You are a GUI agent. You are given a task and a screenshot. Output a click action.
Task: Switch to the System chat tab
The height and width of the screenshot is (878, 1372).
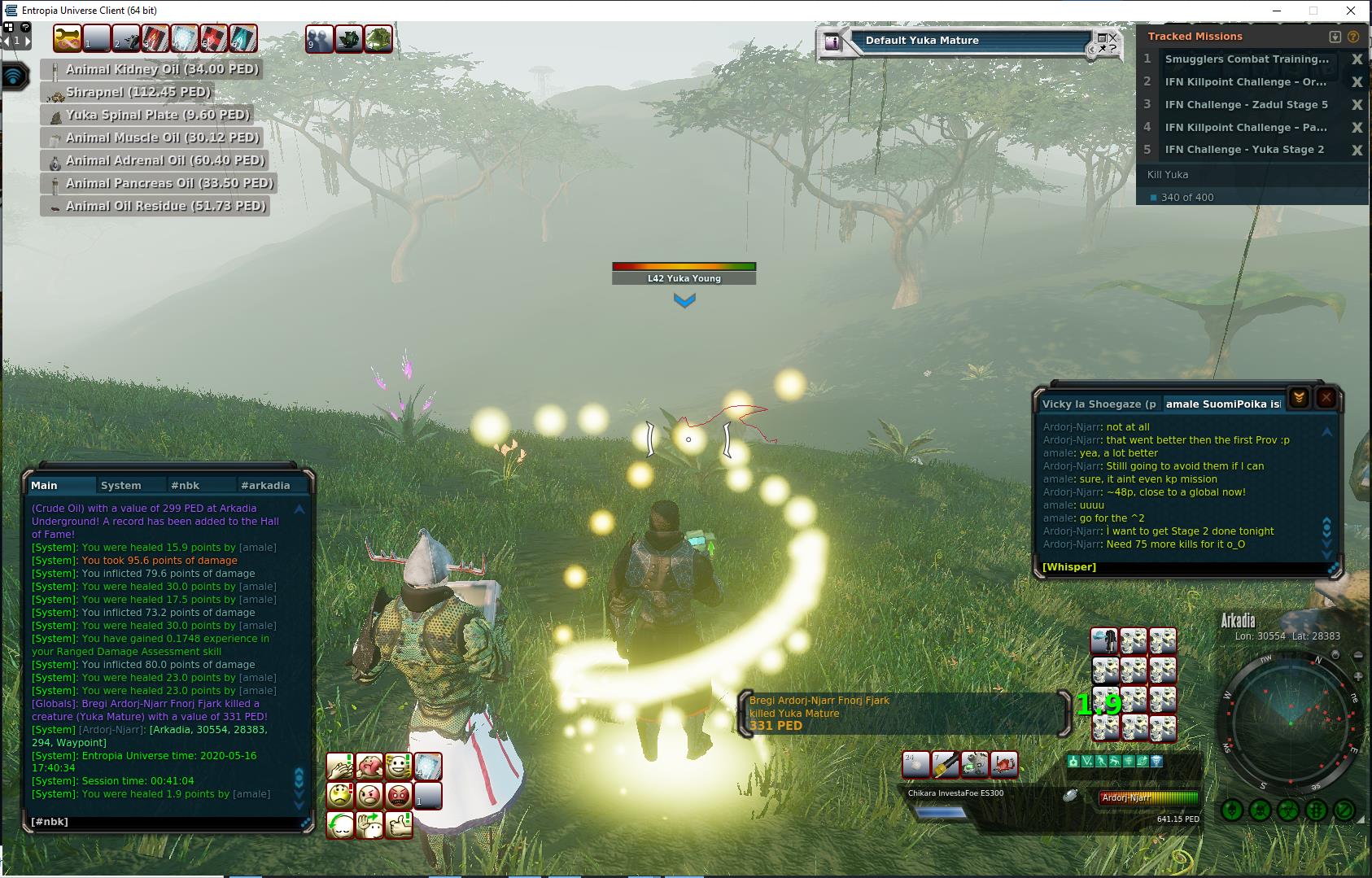click(x=120, y=485)
